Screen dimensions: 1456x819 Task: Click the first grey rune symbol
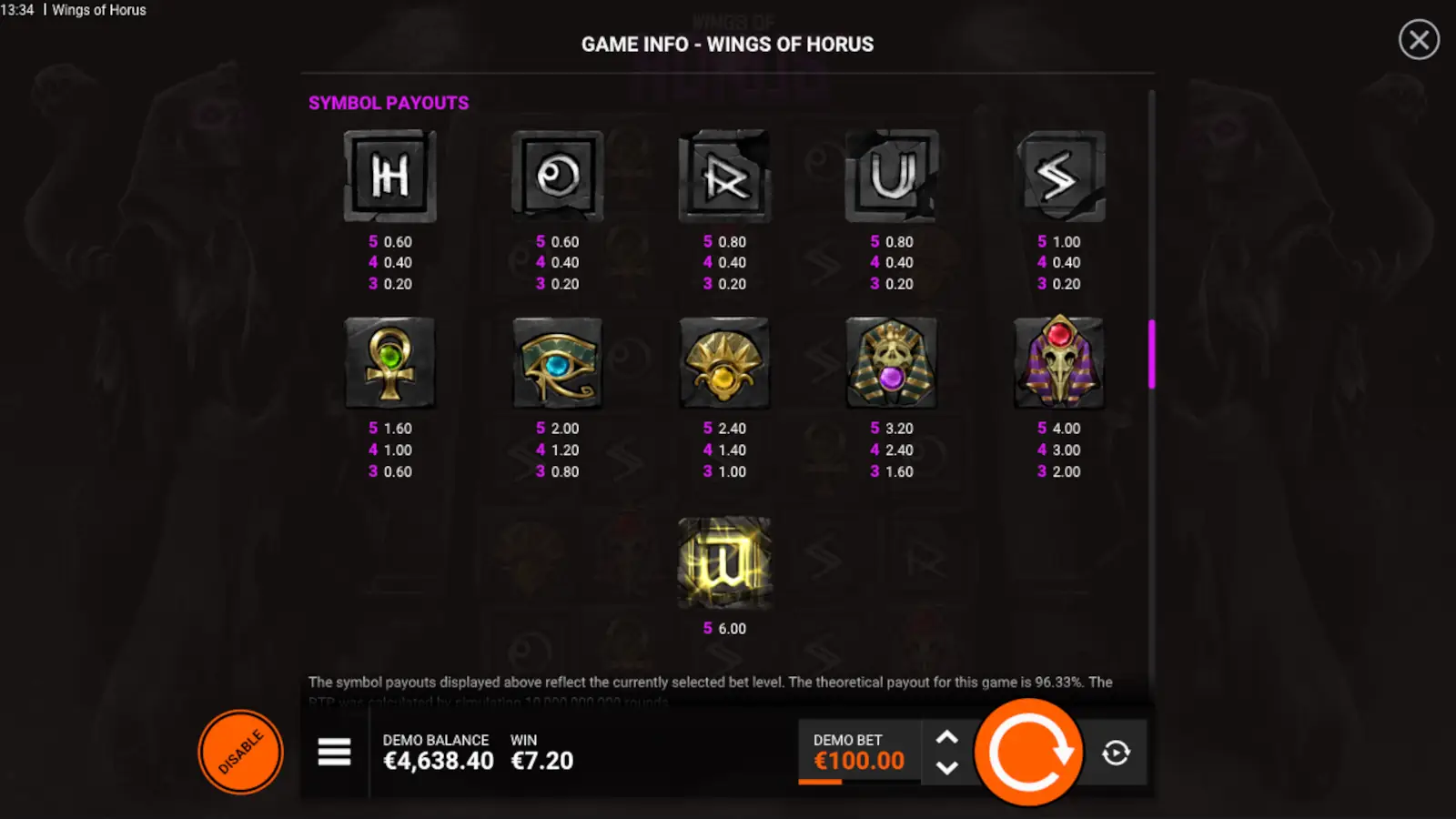point(389,176)
